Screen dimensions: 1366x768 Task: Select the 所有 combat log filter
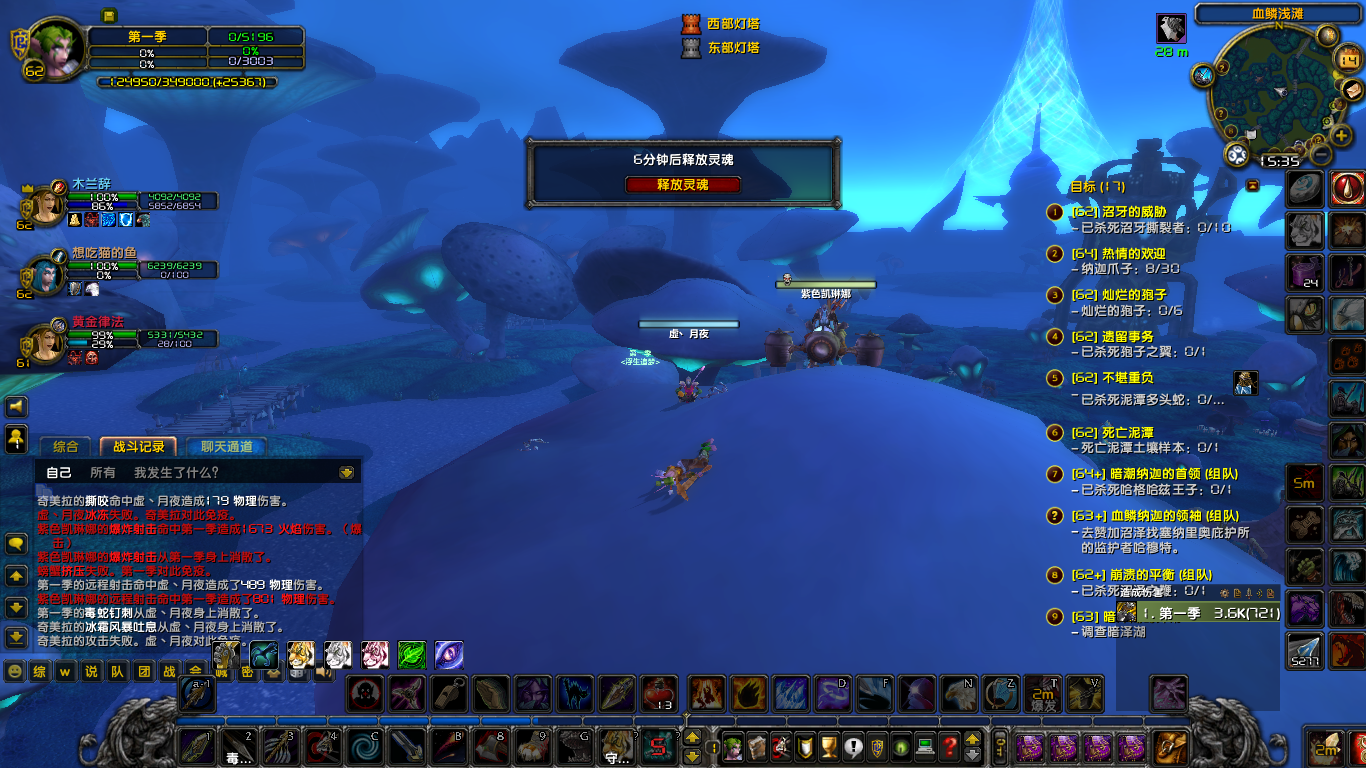click(103, 472)
